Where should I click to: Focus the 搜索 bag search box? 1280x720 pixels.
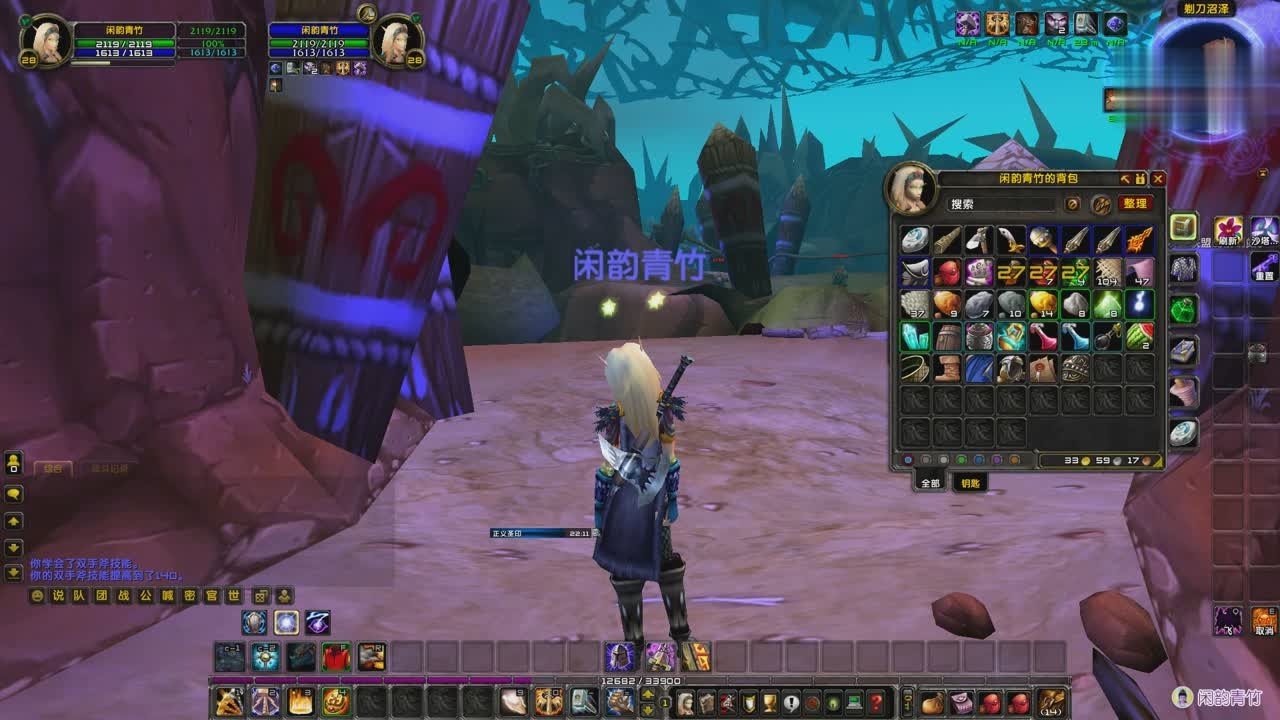(1000, 204)
